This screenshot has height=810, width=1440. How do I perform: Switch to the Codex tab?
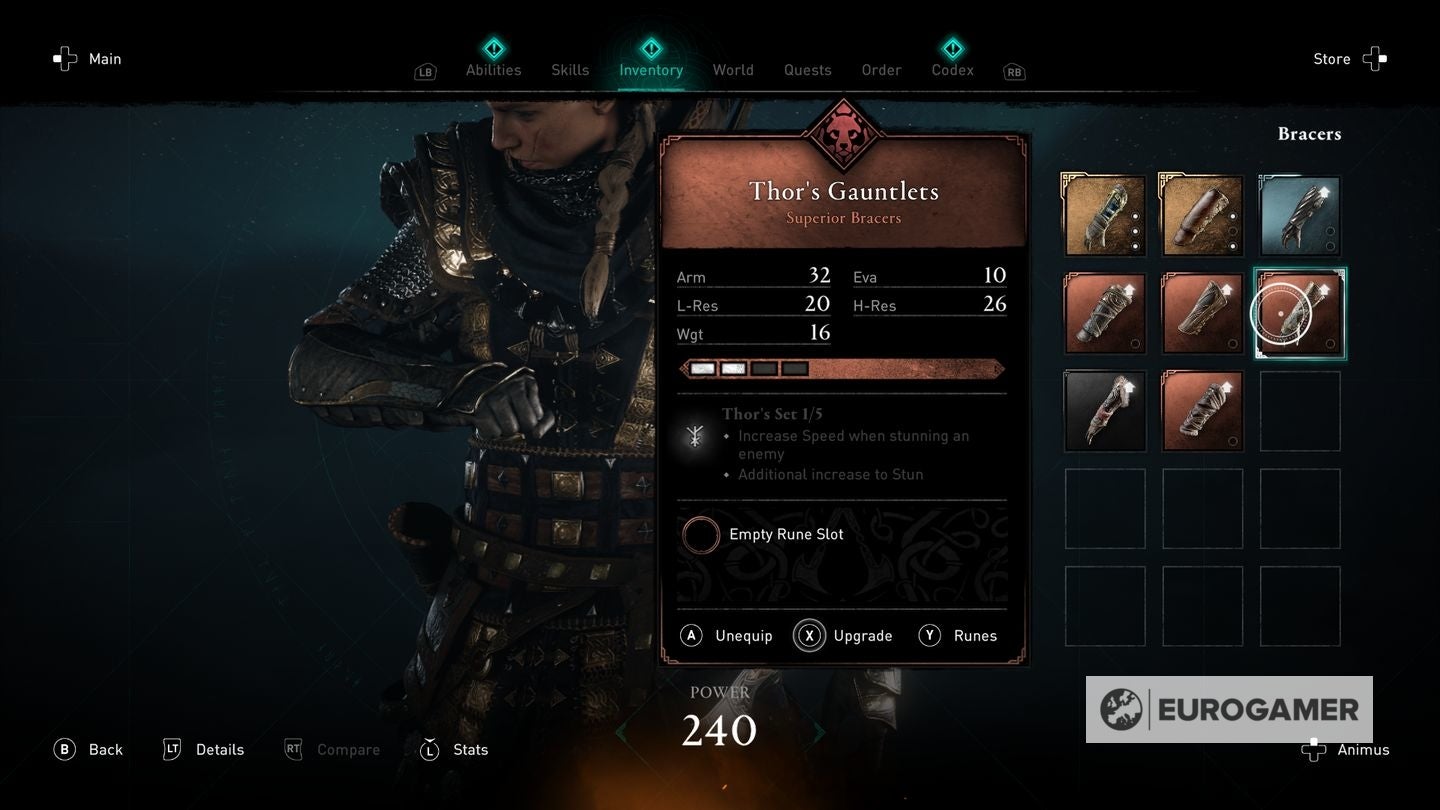pyautogui.click(x=952, y=69)
